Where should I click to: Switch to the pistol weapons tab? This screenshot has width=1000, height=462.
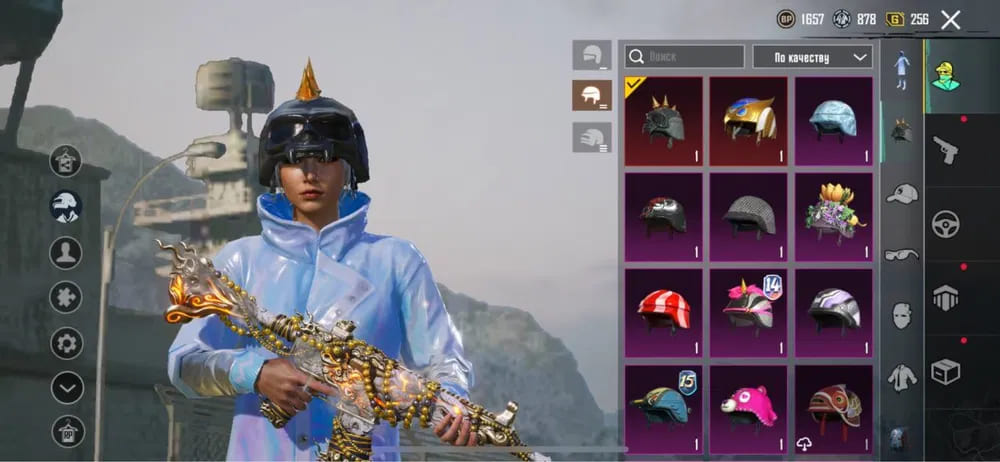point(945,150)
